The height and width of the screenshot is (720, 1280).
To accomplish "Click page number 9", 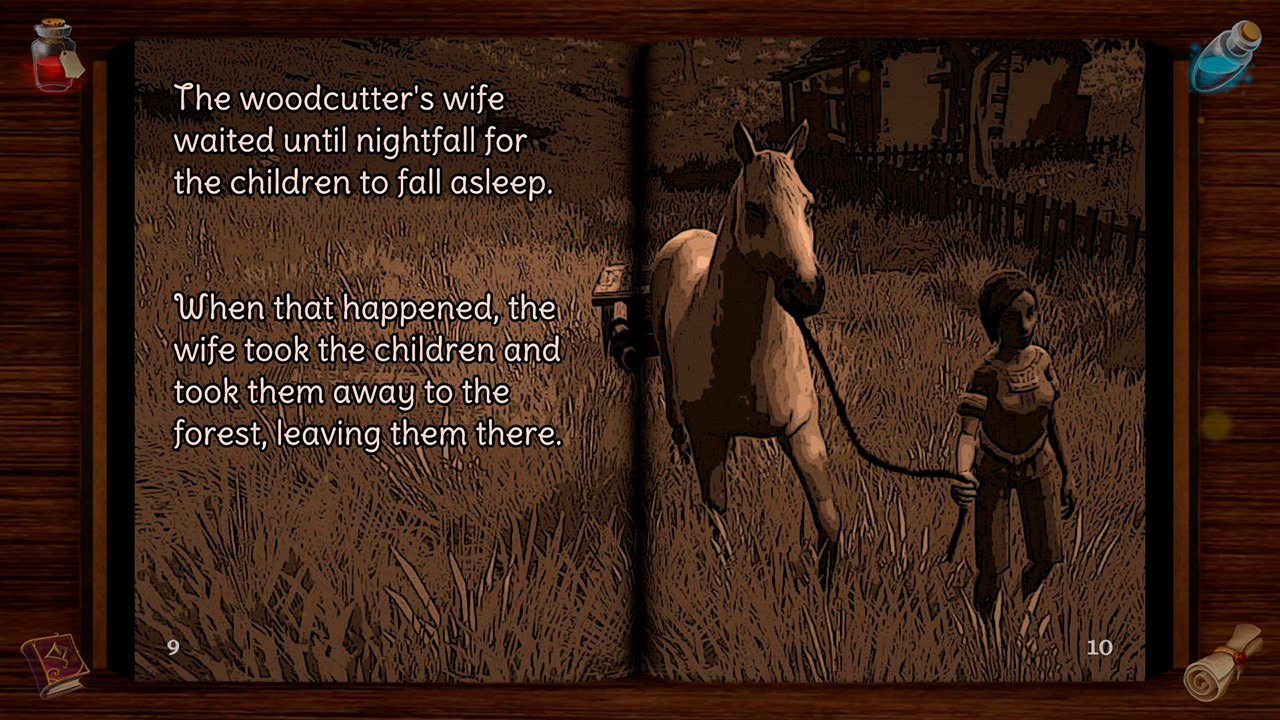I will click(172, 647).
